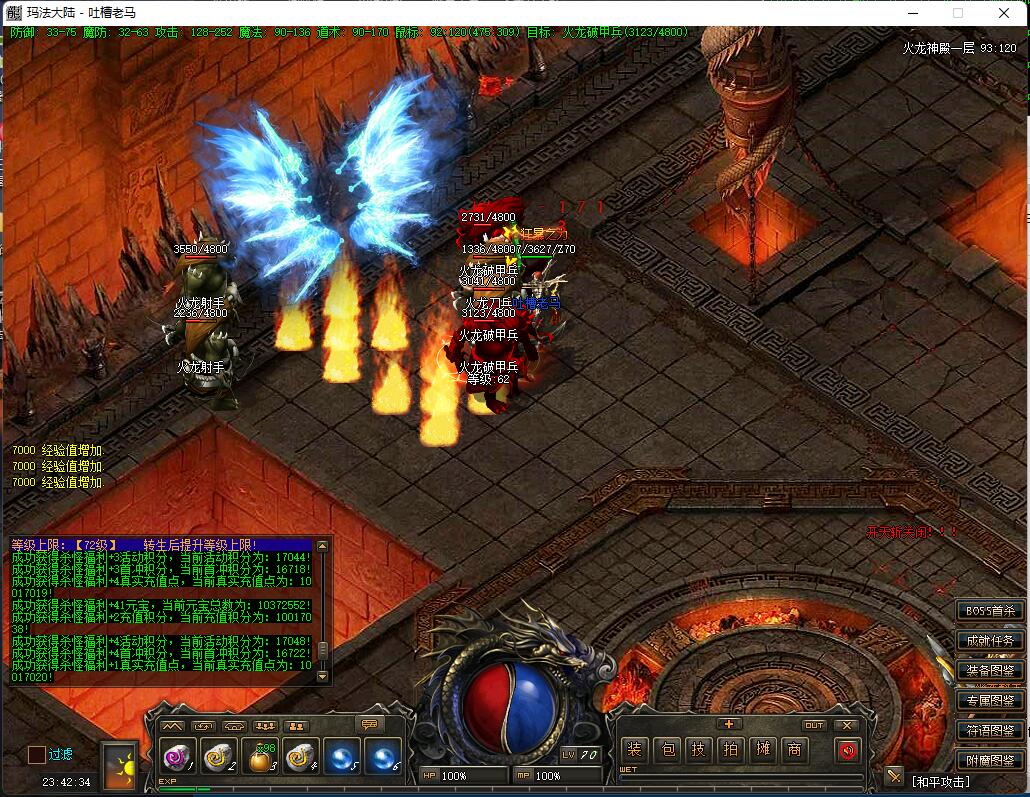The width and height of the screenshot is (1030, 797).
Task: Open the BOSS首杀 panel
Action: [989, 610]
